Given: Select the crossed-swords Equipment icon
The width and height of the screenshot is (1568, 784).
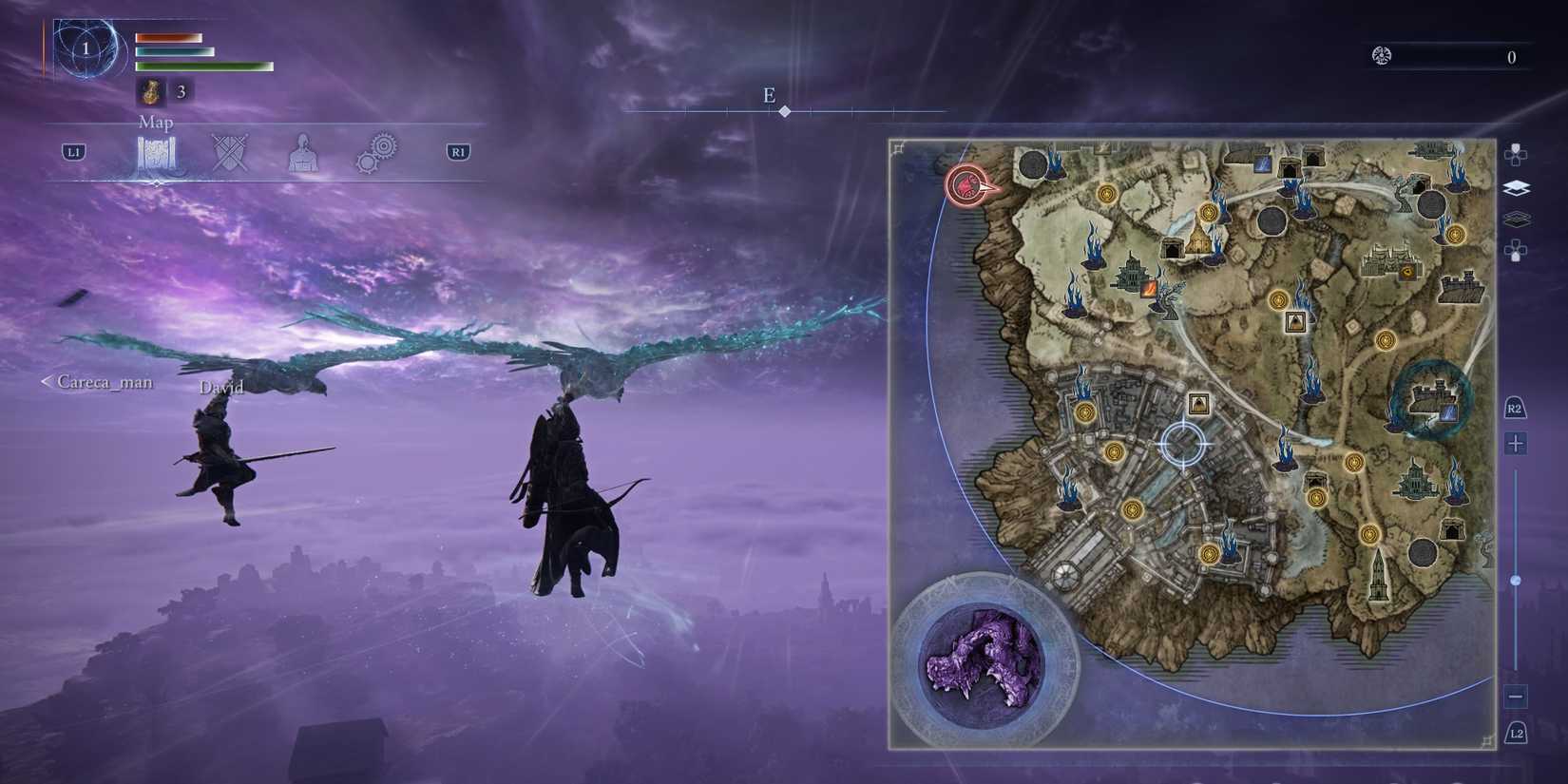Looking at the screenshot, I should click(x=230, y=152).
